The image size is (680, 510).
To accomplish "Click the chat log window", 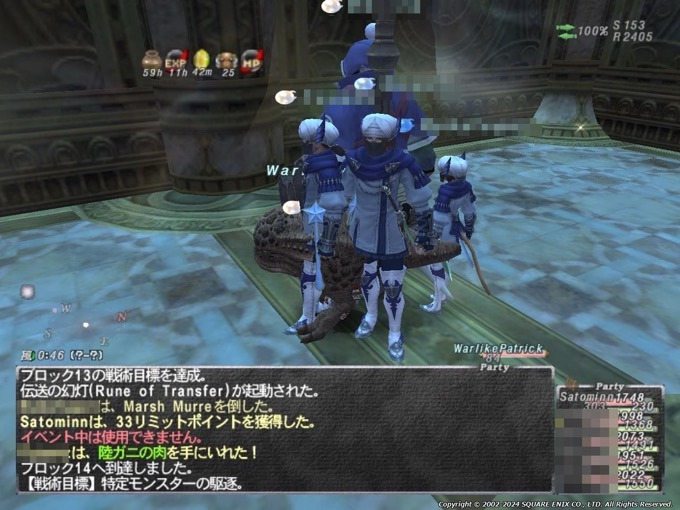I will coord(284,430).
